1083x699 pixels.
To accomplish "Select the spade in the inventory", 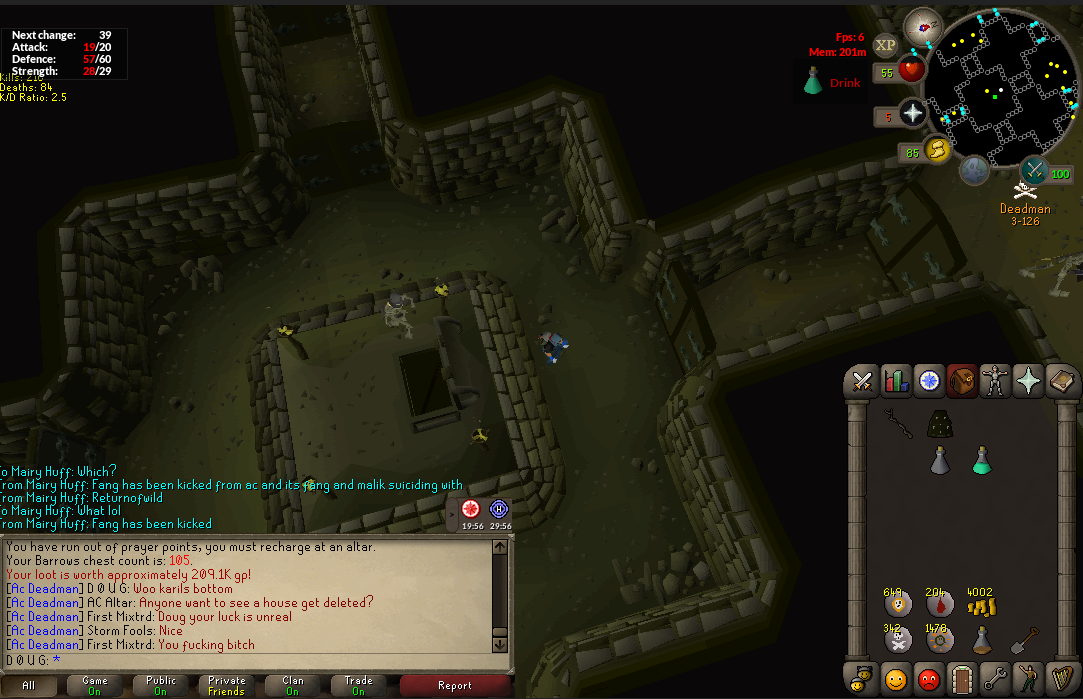I will (x=1023, y=638).
